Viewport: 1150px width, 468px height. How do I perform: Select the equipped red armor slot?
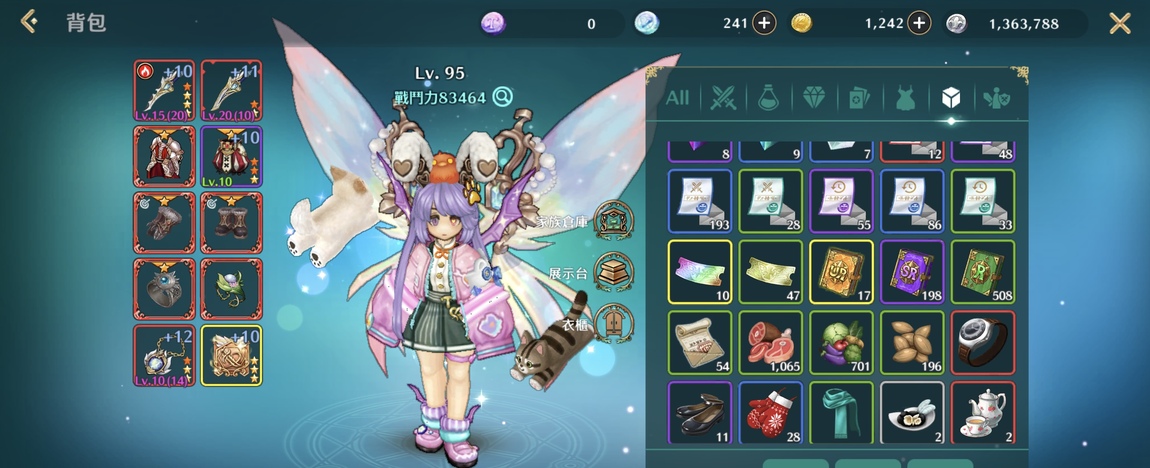coord(165,156)
